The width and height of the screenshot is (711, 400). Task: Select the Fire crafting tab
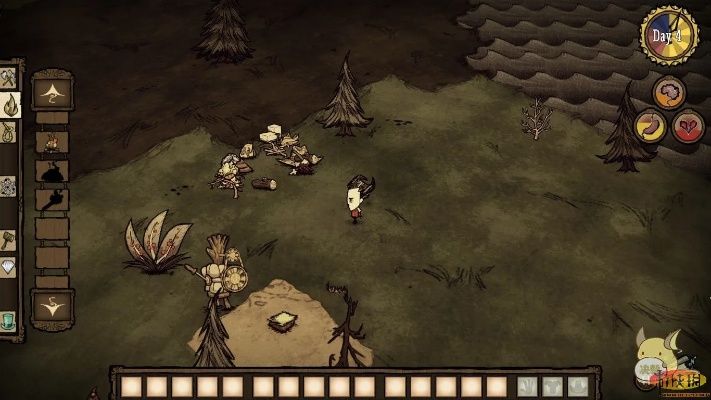pos(8,104)
